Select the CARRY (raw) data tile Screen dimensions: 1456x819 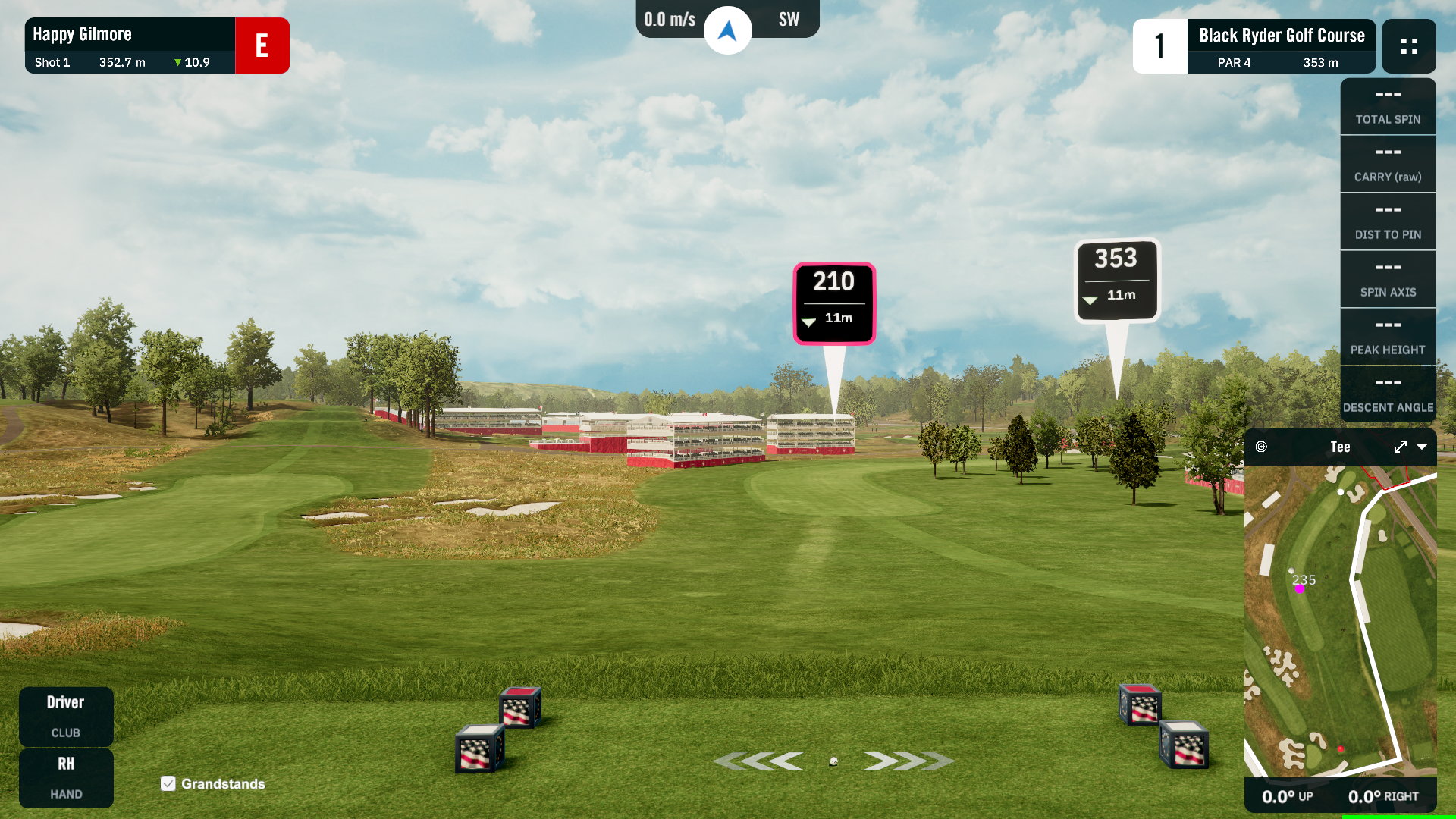(1388, 165)
